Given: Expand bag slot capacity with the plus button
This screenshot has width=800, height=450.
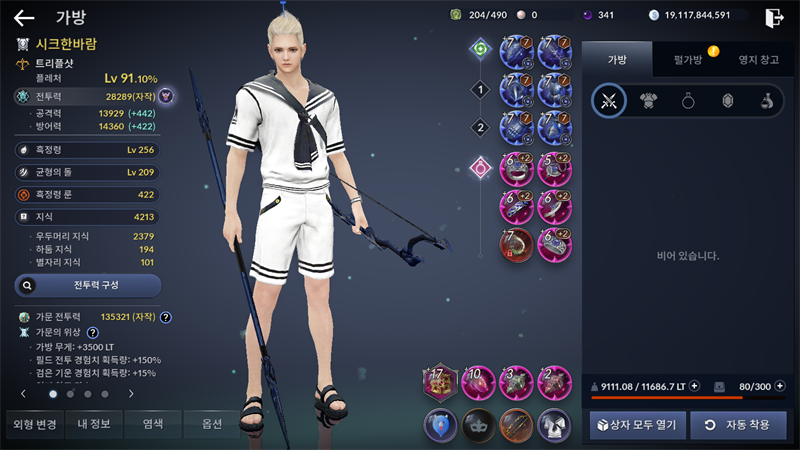Looking at the screenshot, I should [x=778, y=386].
